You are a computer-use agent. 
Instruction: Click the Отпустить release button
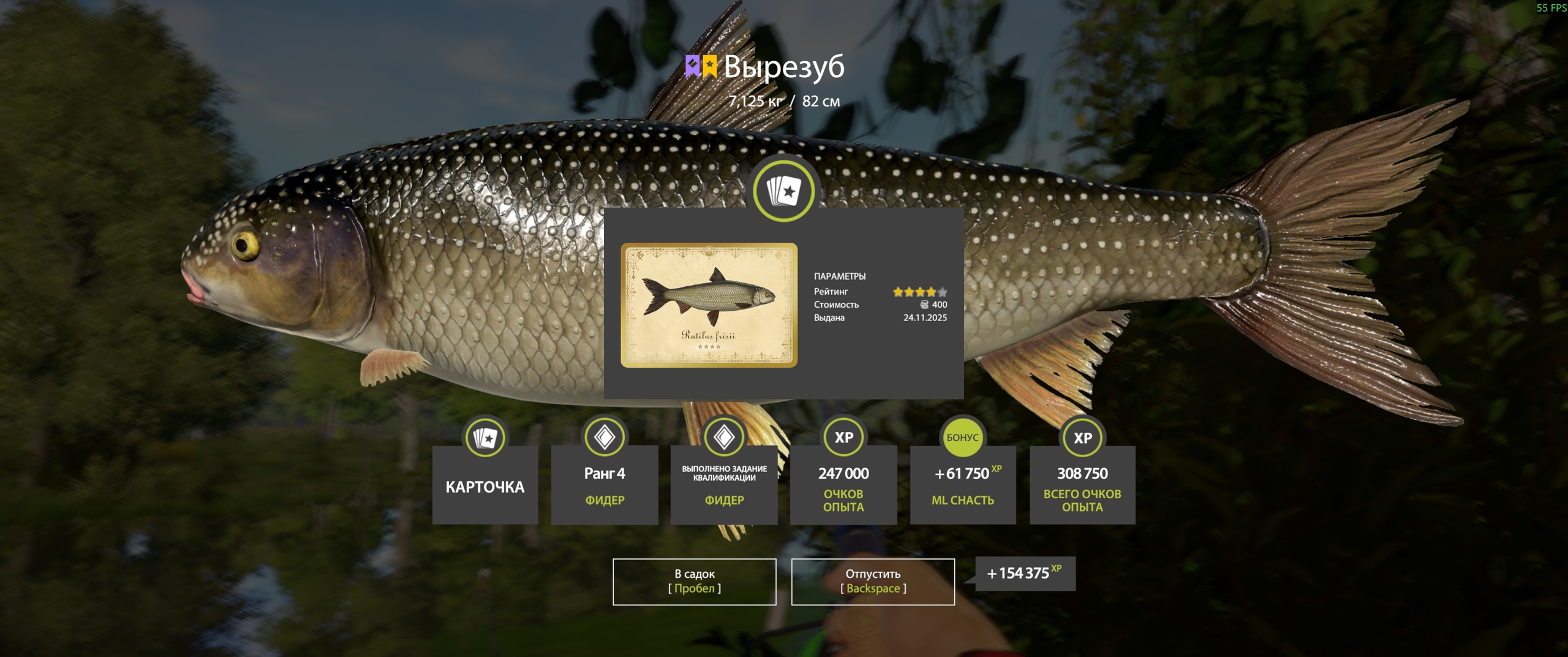pos(874,581)
